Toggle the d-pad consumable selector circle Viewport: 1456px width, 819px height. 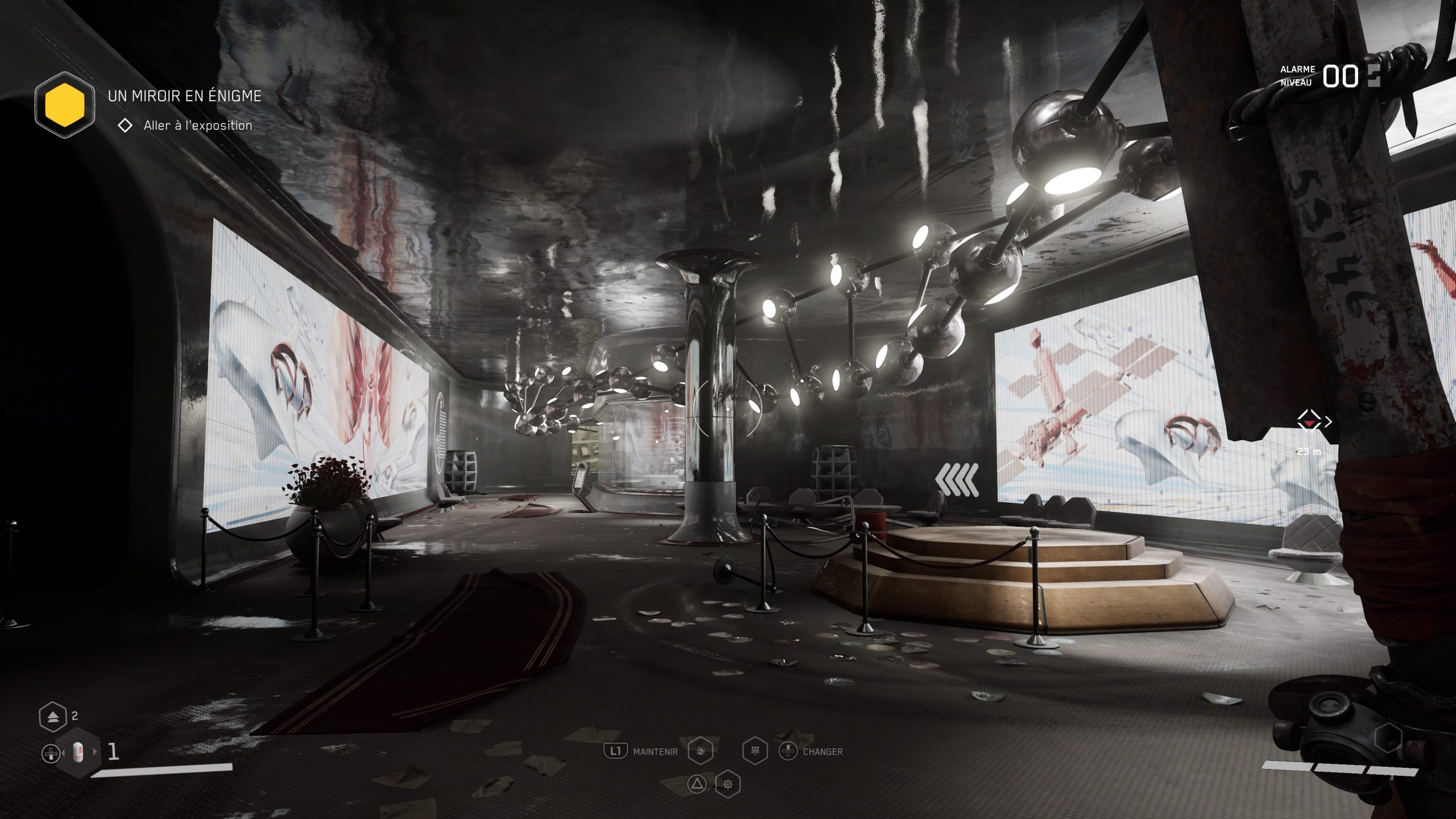tap(51, 753)
